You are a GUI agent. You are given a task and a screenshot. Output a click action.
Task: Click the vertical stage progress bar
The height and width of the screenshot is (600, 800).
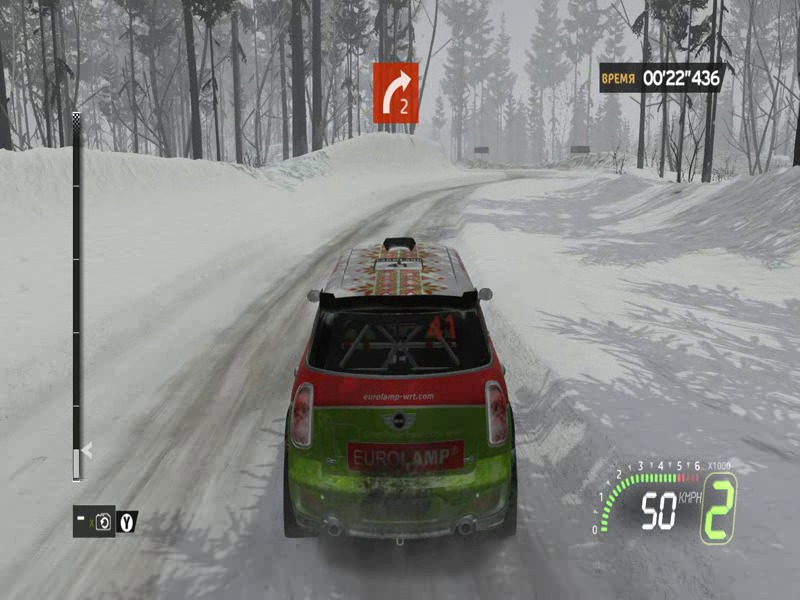click(76, 297)
